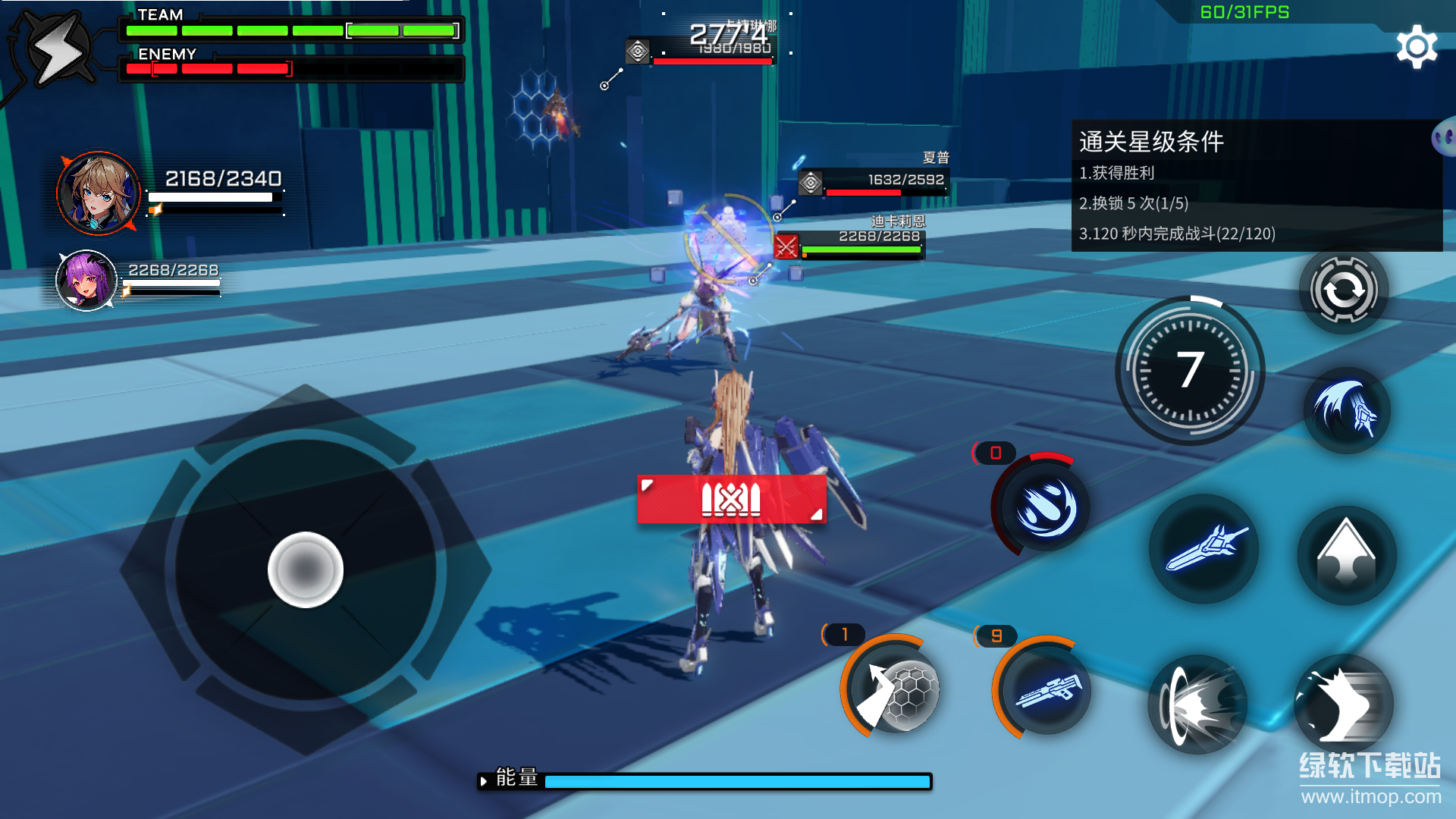Trigger the sword melee attack button
Image resolution: width=1456 pixels, height=819 pixels.
pos(1203,549)
